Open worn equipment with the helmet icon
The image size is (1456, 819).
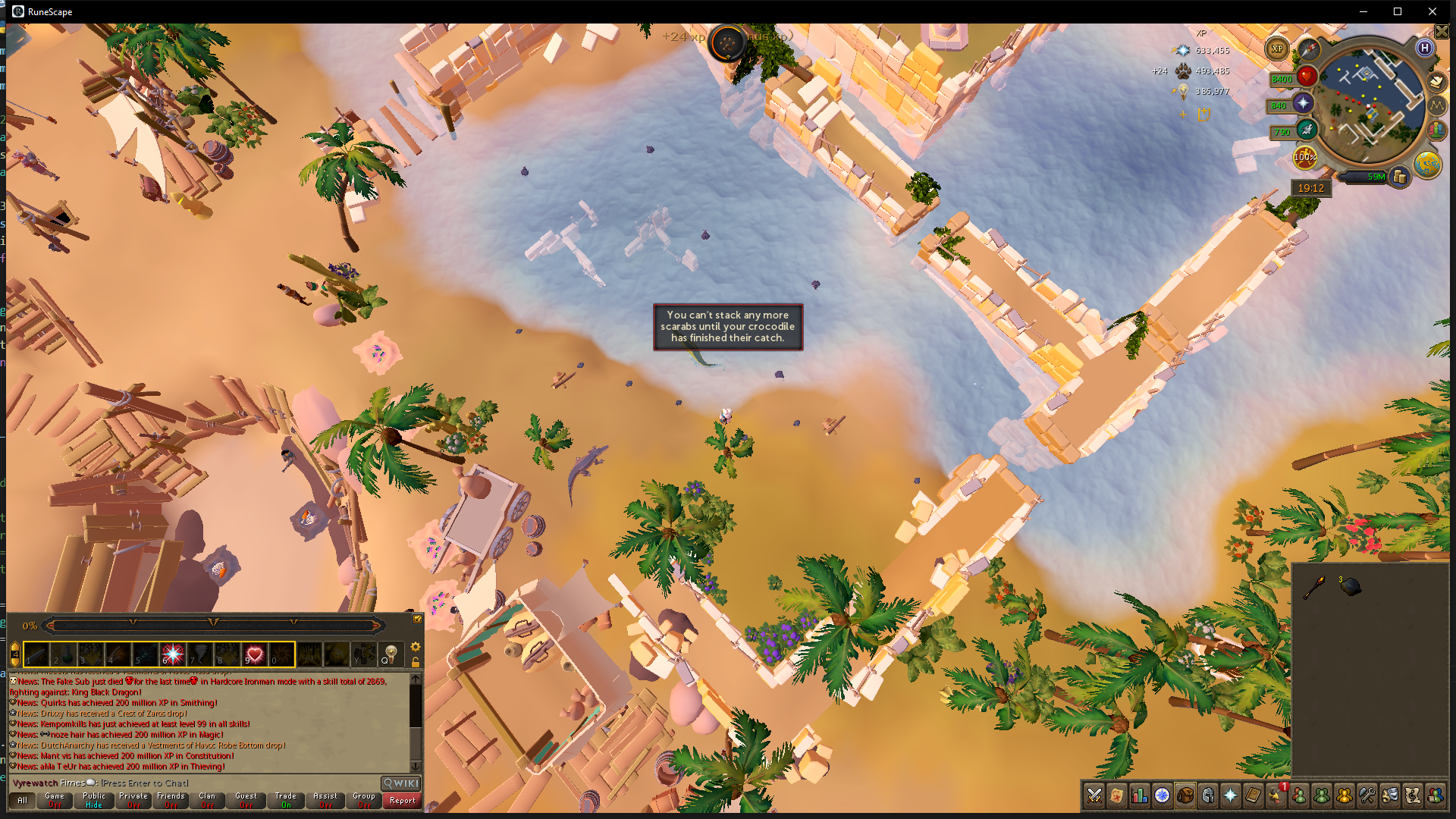[x=1207, y=795]
